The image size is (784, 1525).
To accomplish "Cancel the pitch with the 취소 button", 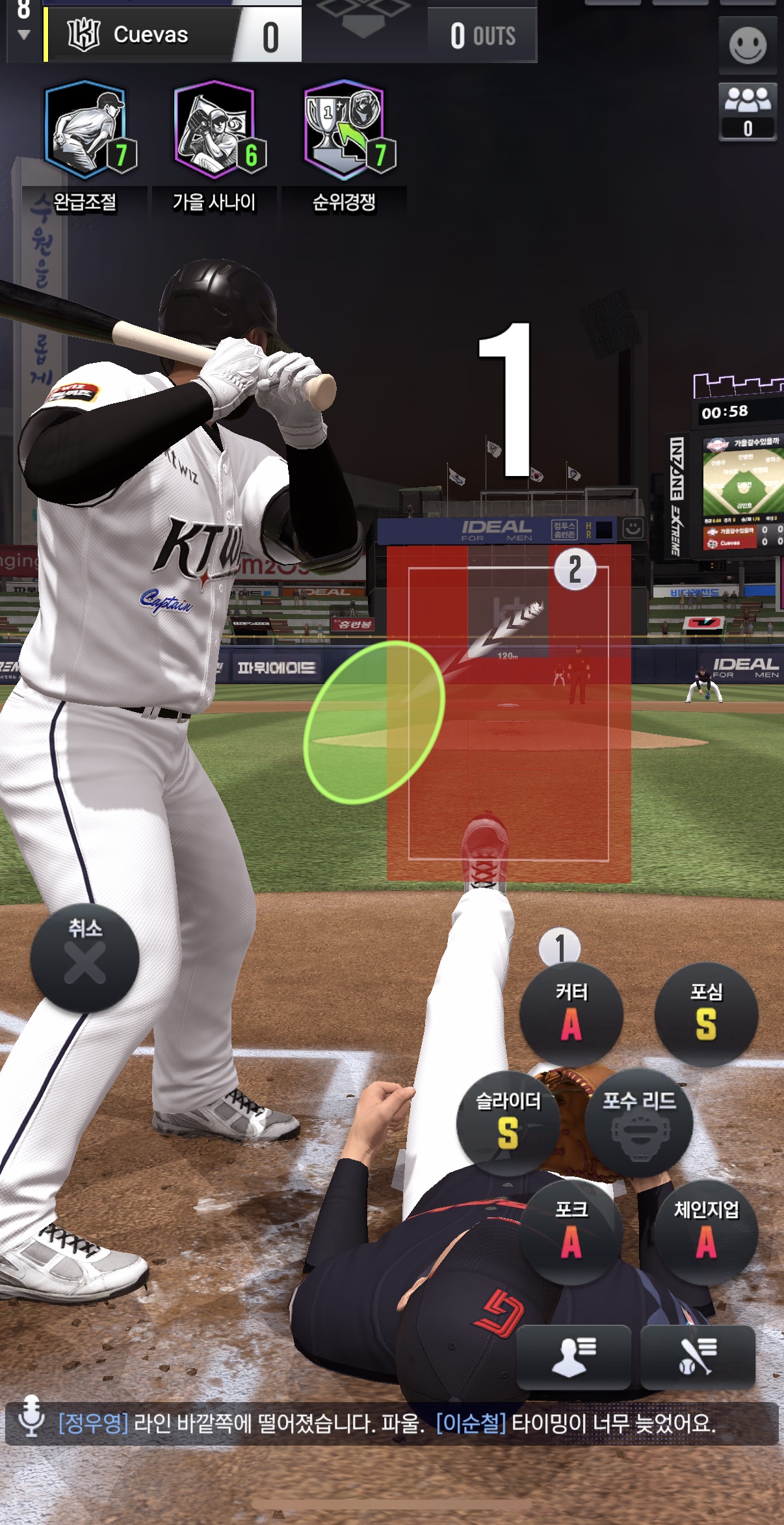I will pyautogui.click(x=85, y=957).
